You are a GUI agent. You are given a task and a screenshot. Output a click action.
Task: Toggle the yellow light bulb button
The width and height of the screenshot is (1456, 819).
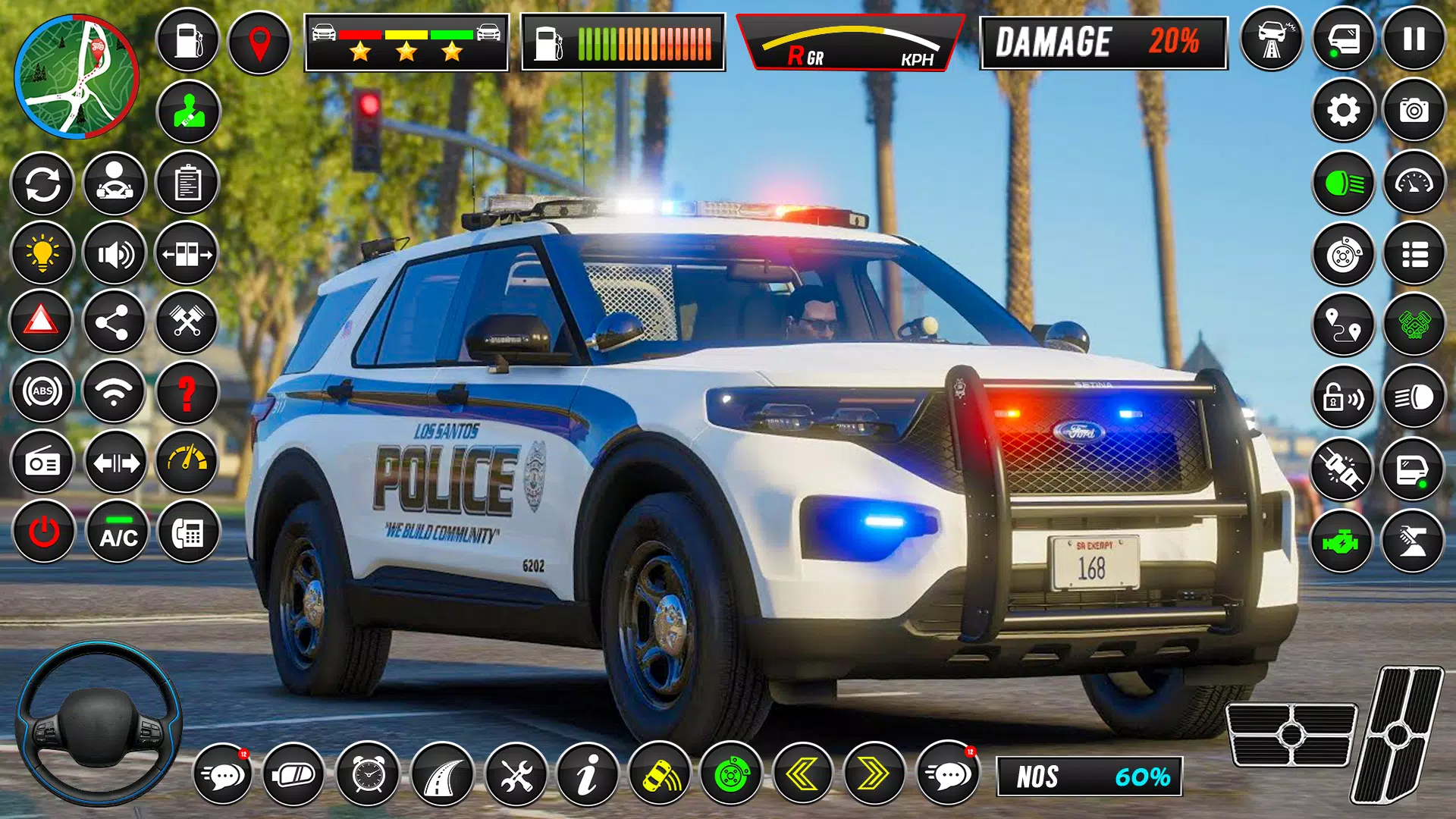(42, 253)
